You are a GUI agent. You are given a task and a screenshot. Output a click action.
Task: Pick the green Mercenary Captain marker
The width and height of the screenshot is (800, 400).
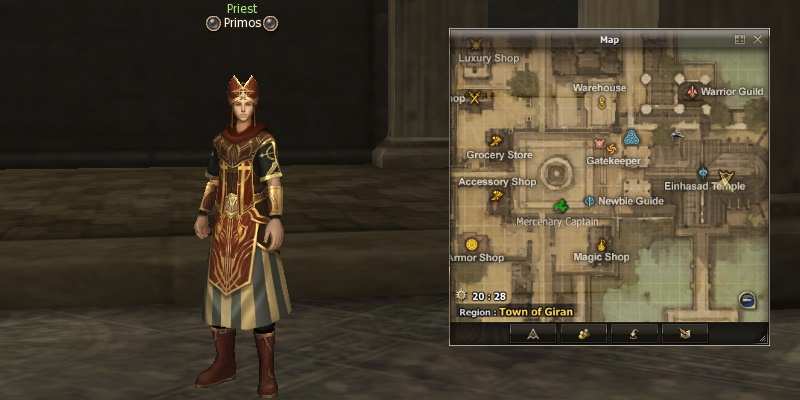(562, 207)
